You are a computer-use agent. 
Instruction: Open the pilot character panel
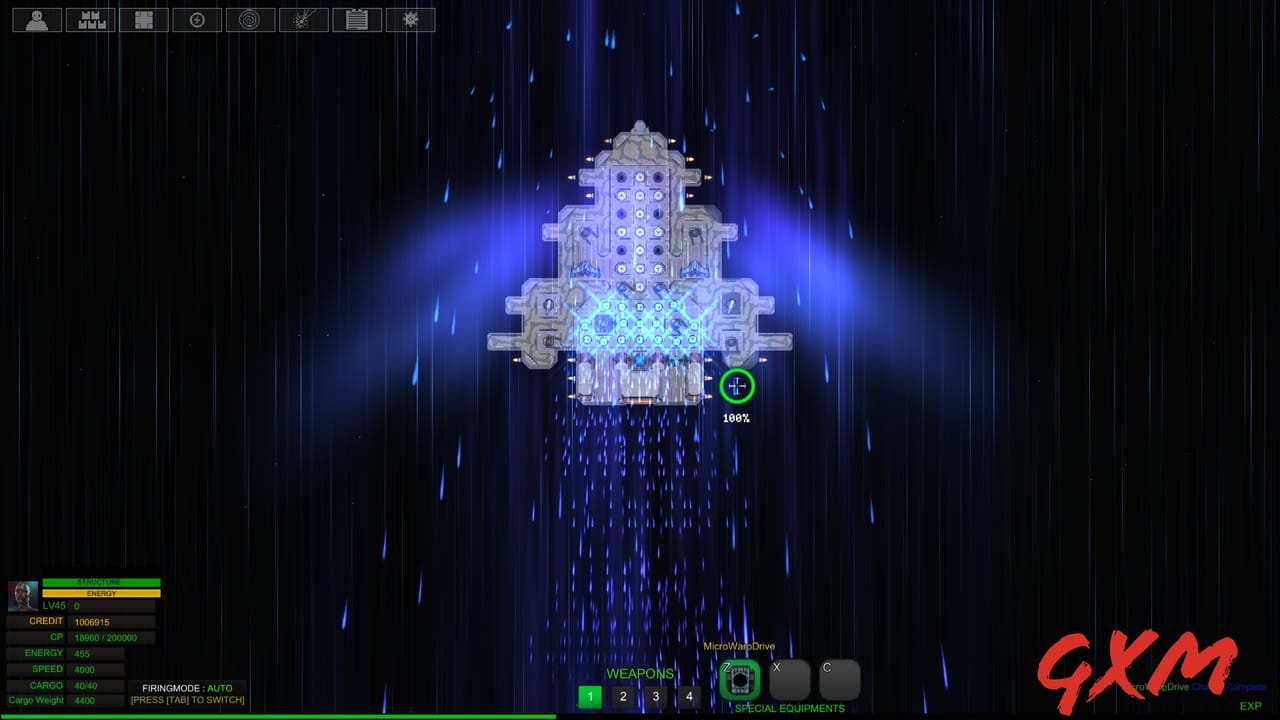pos(36,19)
